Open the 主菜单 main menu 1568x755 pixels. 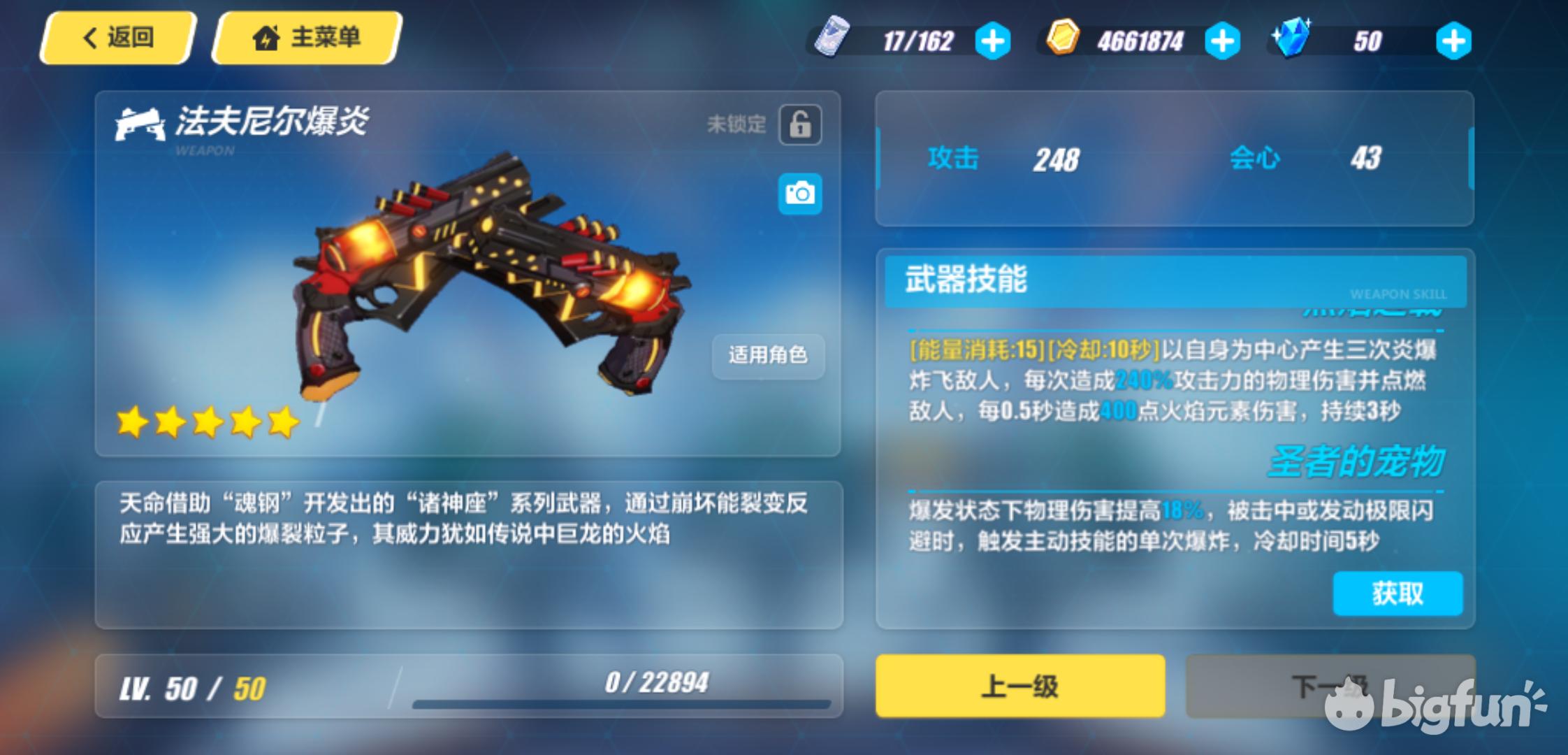pyautogui.click(x=307, y=38)
